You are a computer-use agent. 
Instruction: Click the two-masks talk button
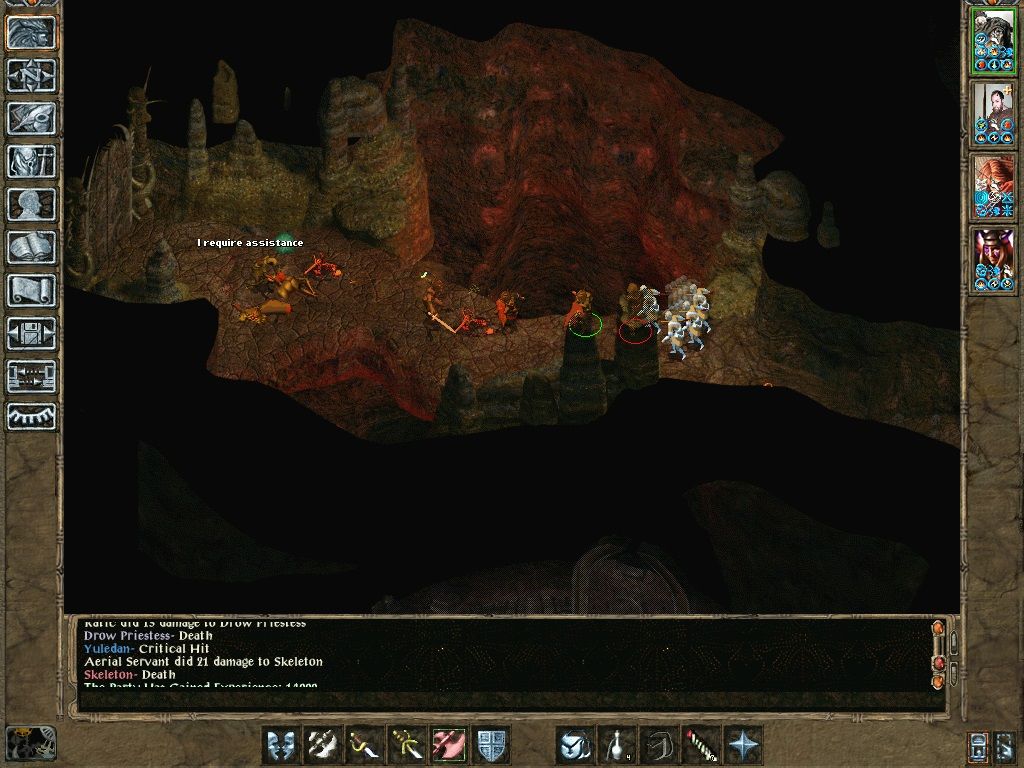(x=282, y=745)
